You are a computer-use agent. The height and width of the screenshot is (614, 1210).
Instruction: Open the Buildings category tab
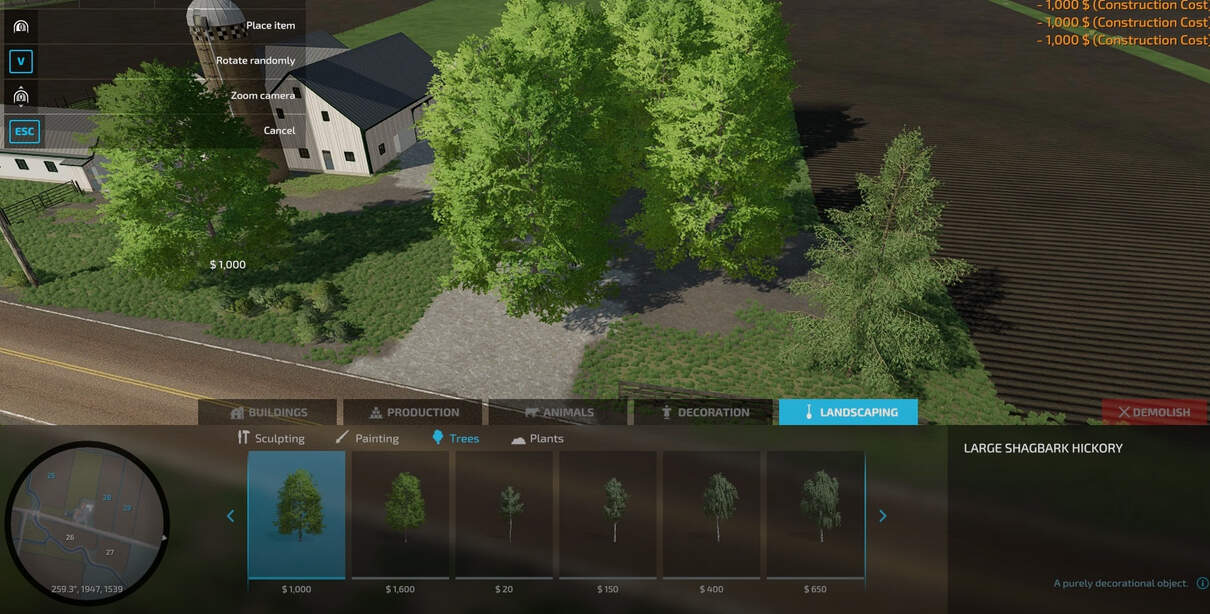click(268, 412)
